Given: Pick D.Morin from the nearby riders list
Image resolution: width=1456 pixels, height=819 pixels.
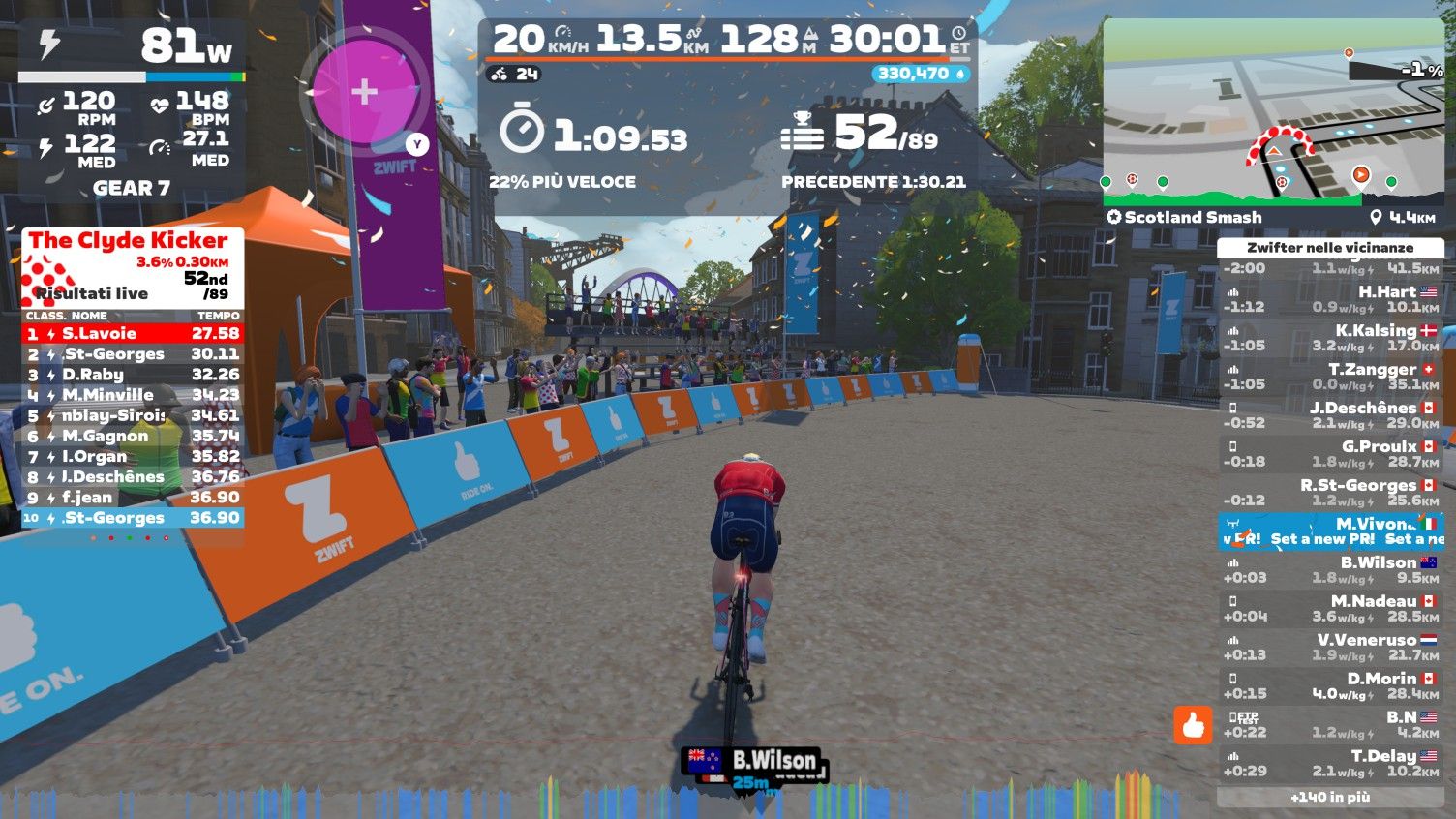Looking at the screenshot, I should tap(1330, 686).
